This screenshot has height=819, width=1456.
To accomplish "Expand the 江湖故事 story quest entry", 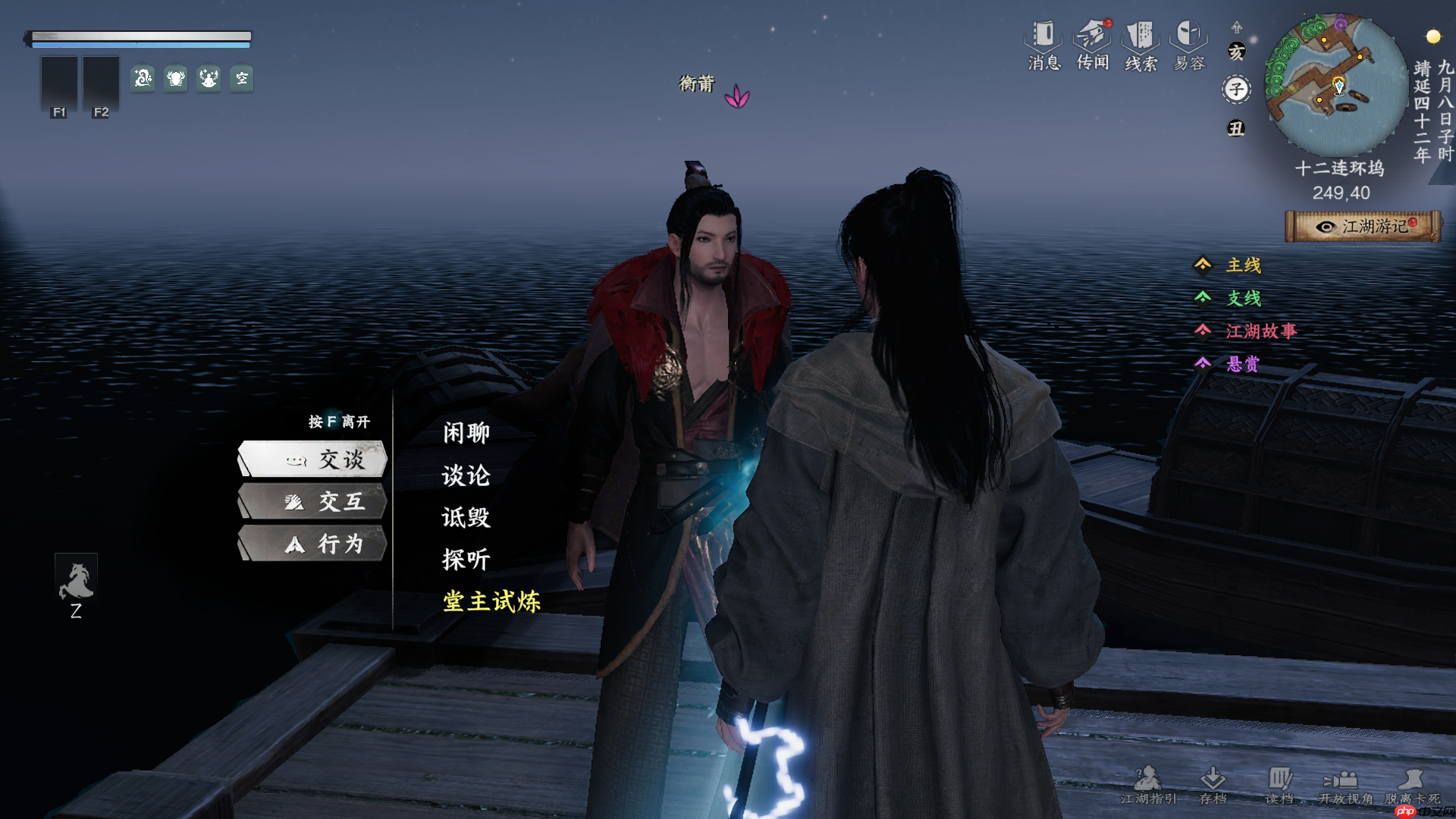I will point(1262,331).
